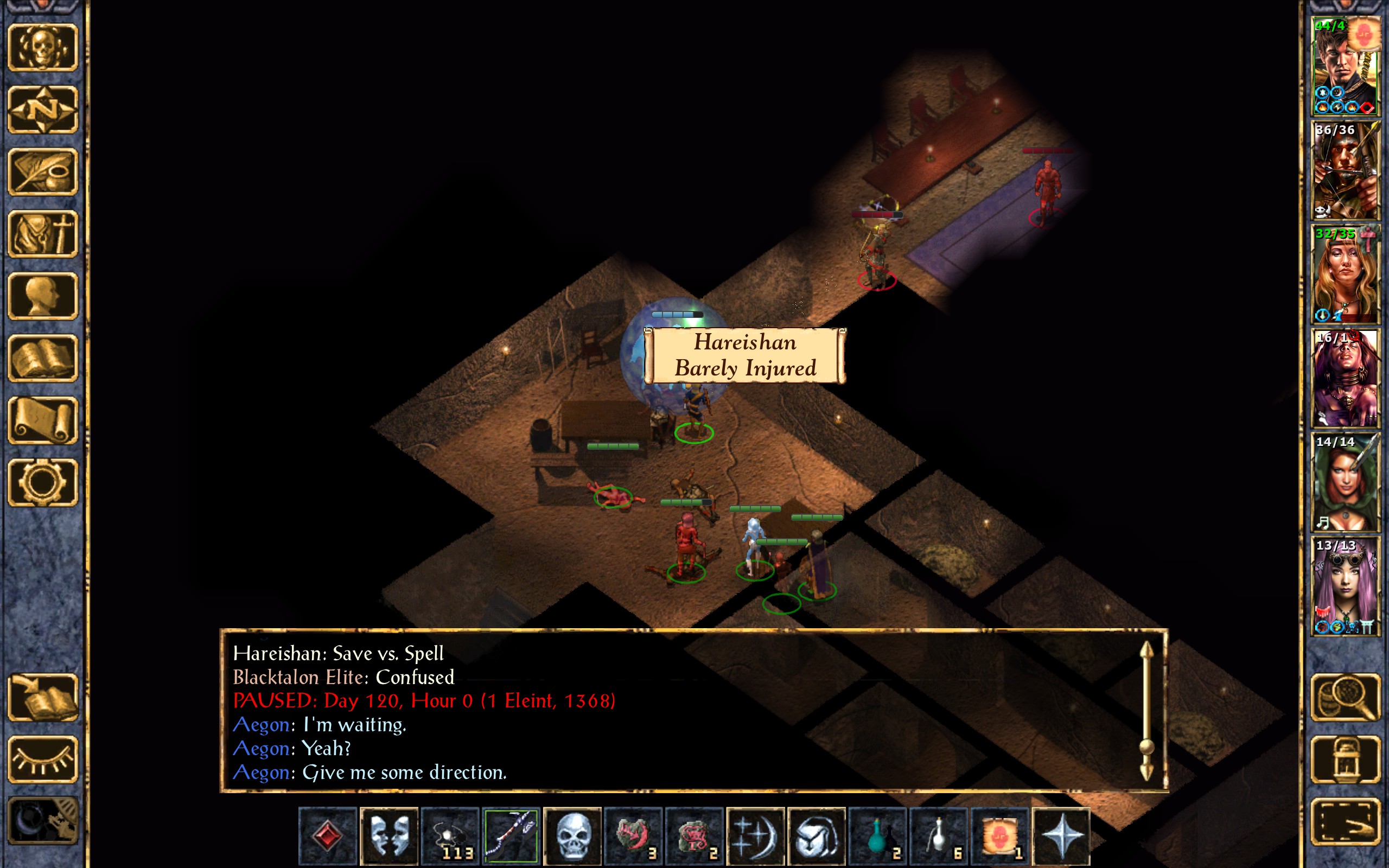The width and height of the screenshot is (1389, 868).
Task: Click the quick loot magnifying glass button
Action: (x=1345, y=697)
